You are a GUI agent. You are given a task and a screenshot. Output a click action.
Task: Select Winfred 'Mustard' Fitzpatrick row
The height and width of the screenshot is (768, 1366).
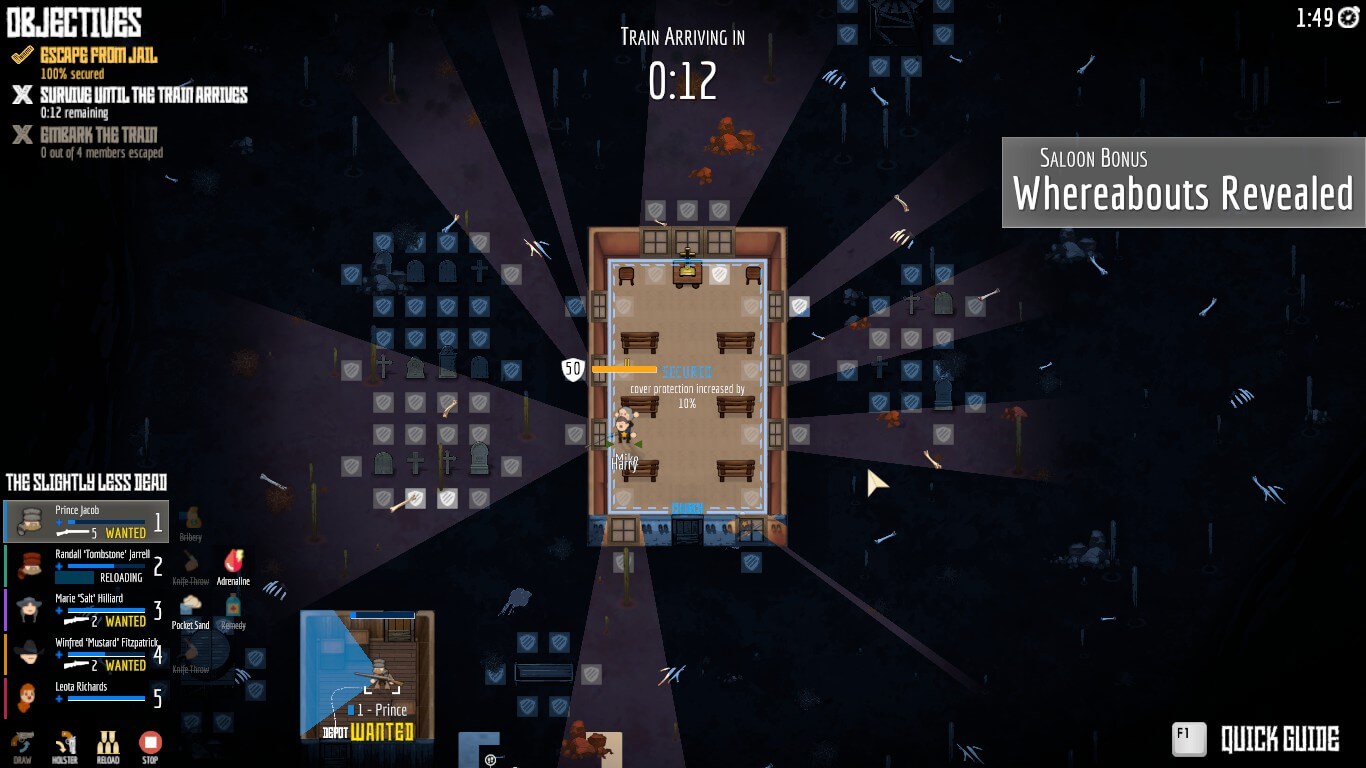86,653
